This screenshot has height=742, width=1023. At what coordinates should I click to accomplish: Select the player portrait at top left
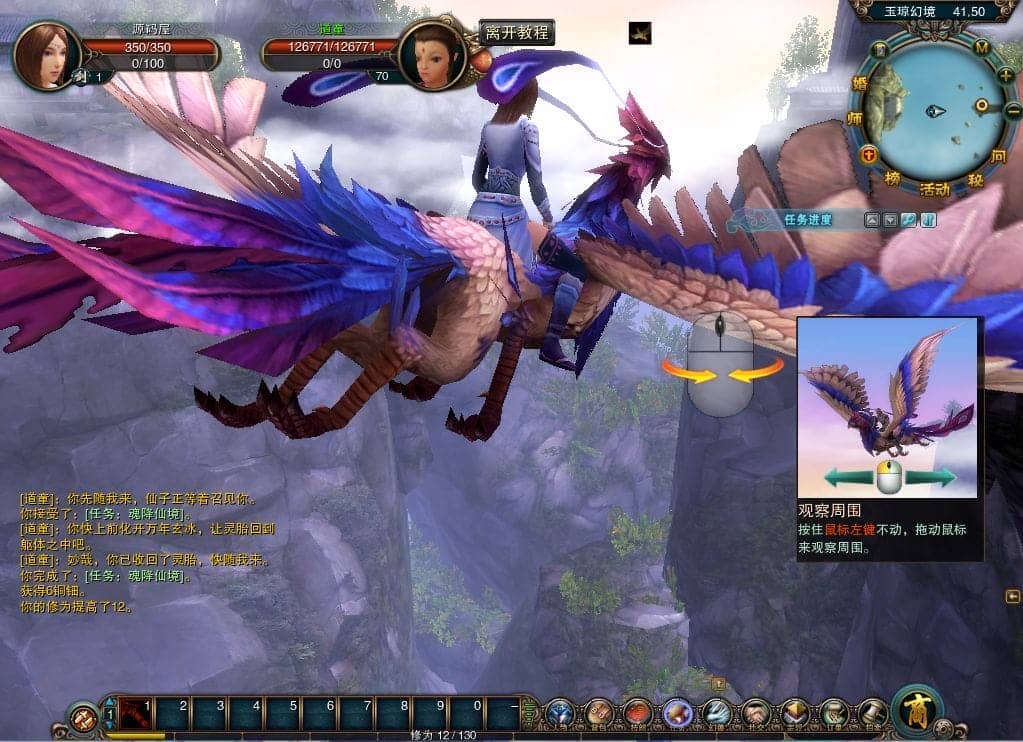coord(46,55)
